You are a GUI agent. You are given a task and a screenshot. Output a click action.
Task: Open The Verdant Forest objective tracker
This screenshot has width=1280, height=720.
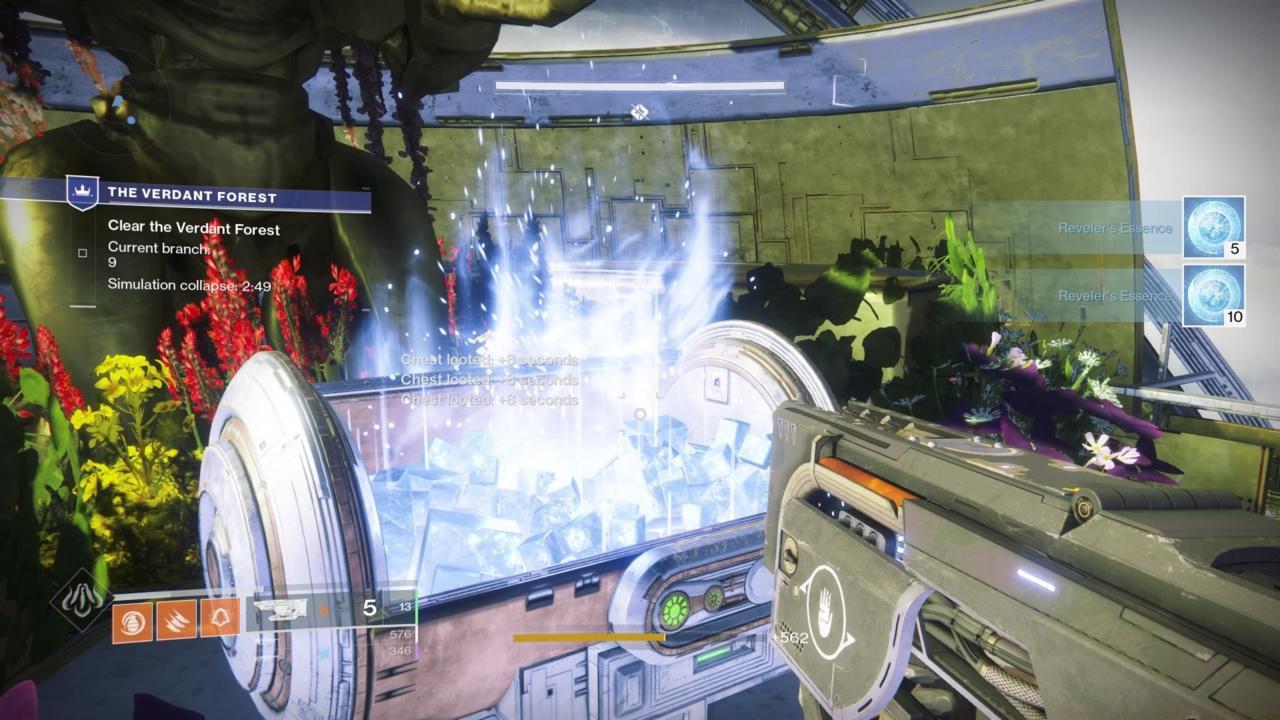click(x=192, y=196)
